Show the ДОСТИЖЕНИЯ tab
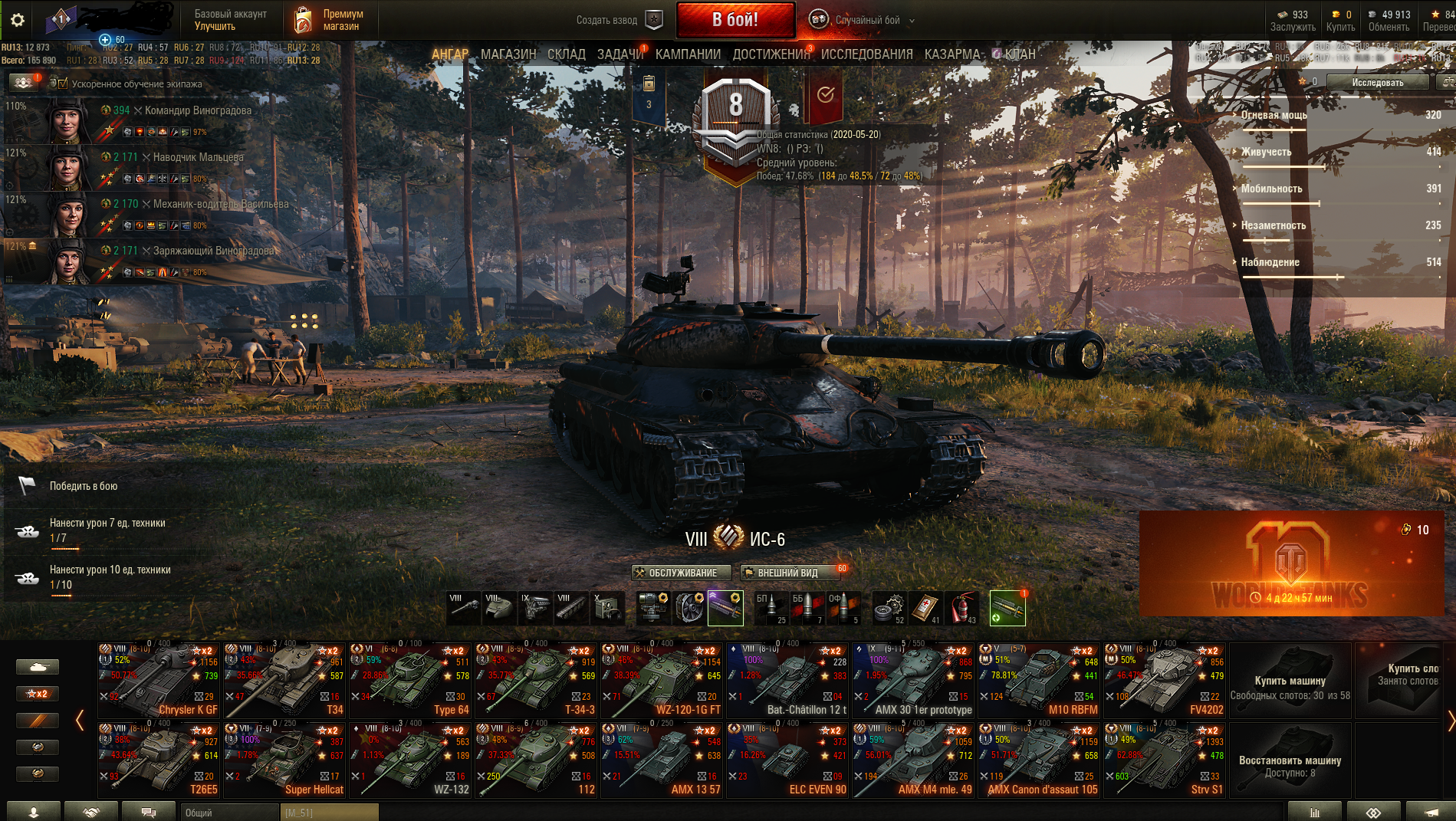 (x=771, y=54)
